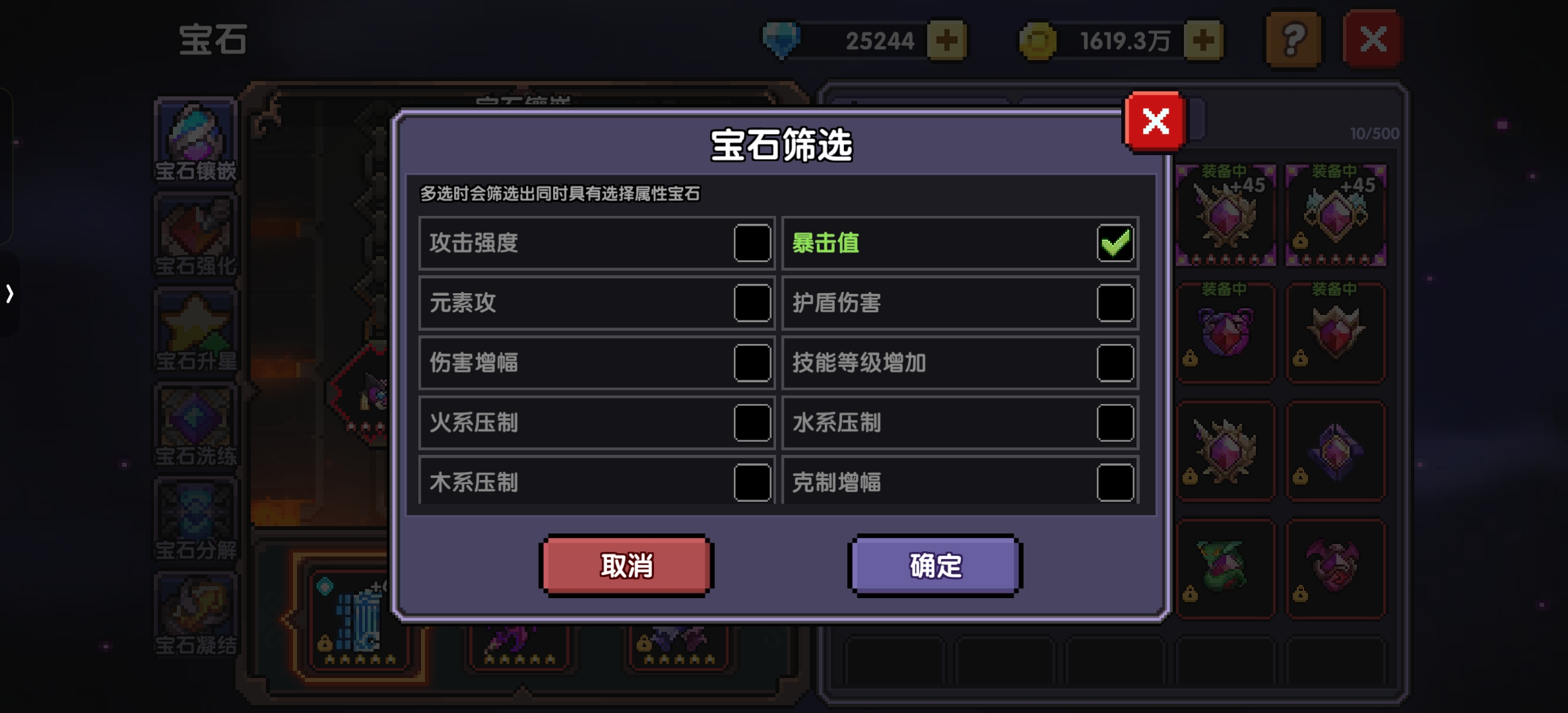Viewport: 1568px width, 713px height.
Task: Open the help question mark icon
Action: coord(1294,40)
